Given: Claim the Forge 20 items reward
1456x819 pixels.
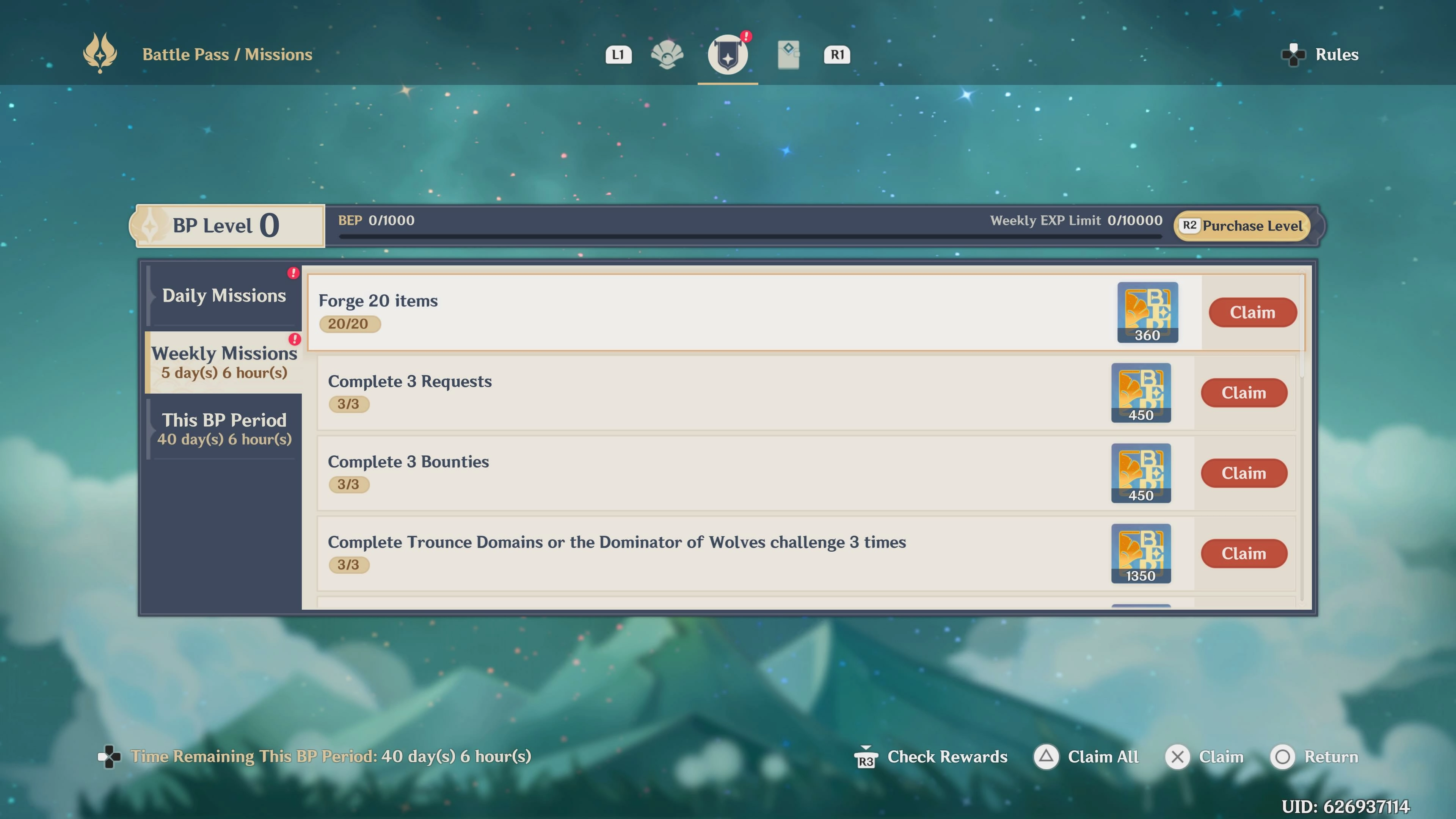Looking at the screenshot, I should pos(1252,312).
